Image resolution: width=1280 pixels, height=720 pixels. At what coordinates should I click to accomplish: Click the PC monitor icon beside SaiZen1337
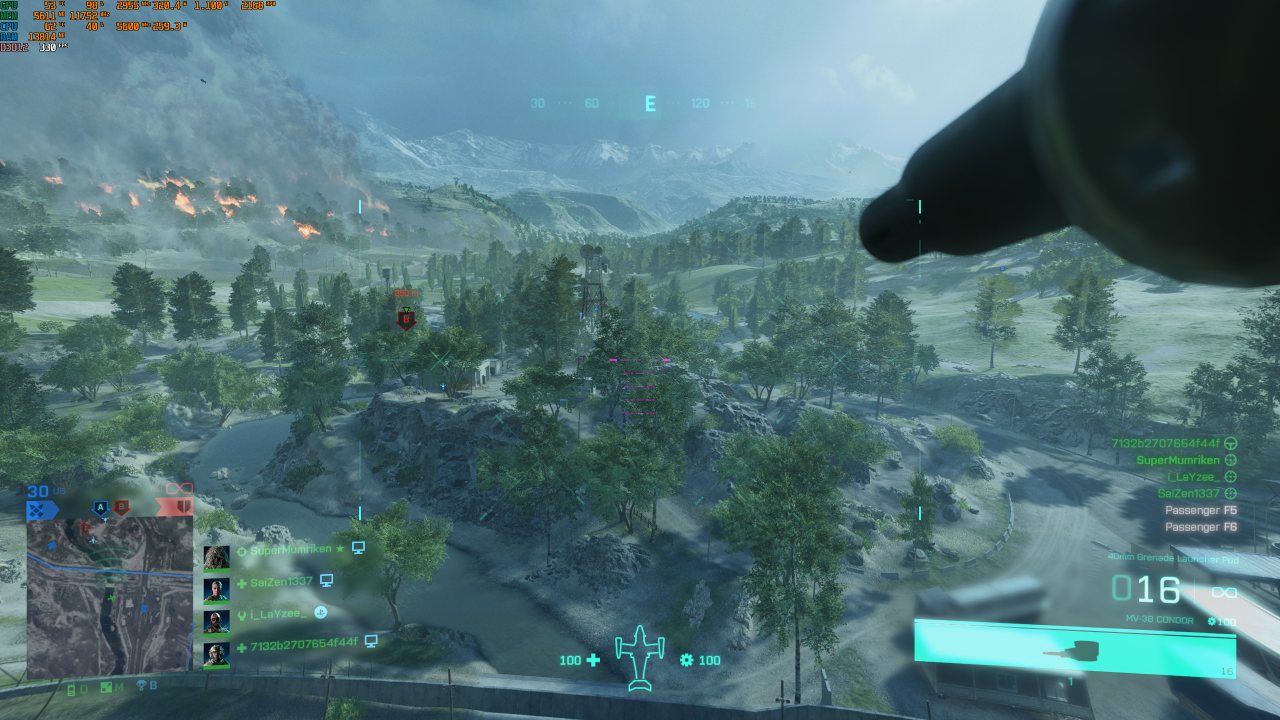tap(327, 582)
